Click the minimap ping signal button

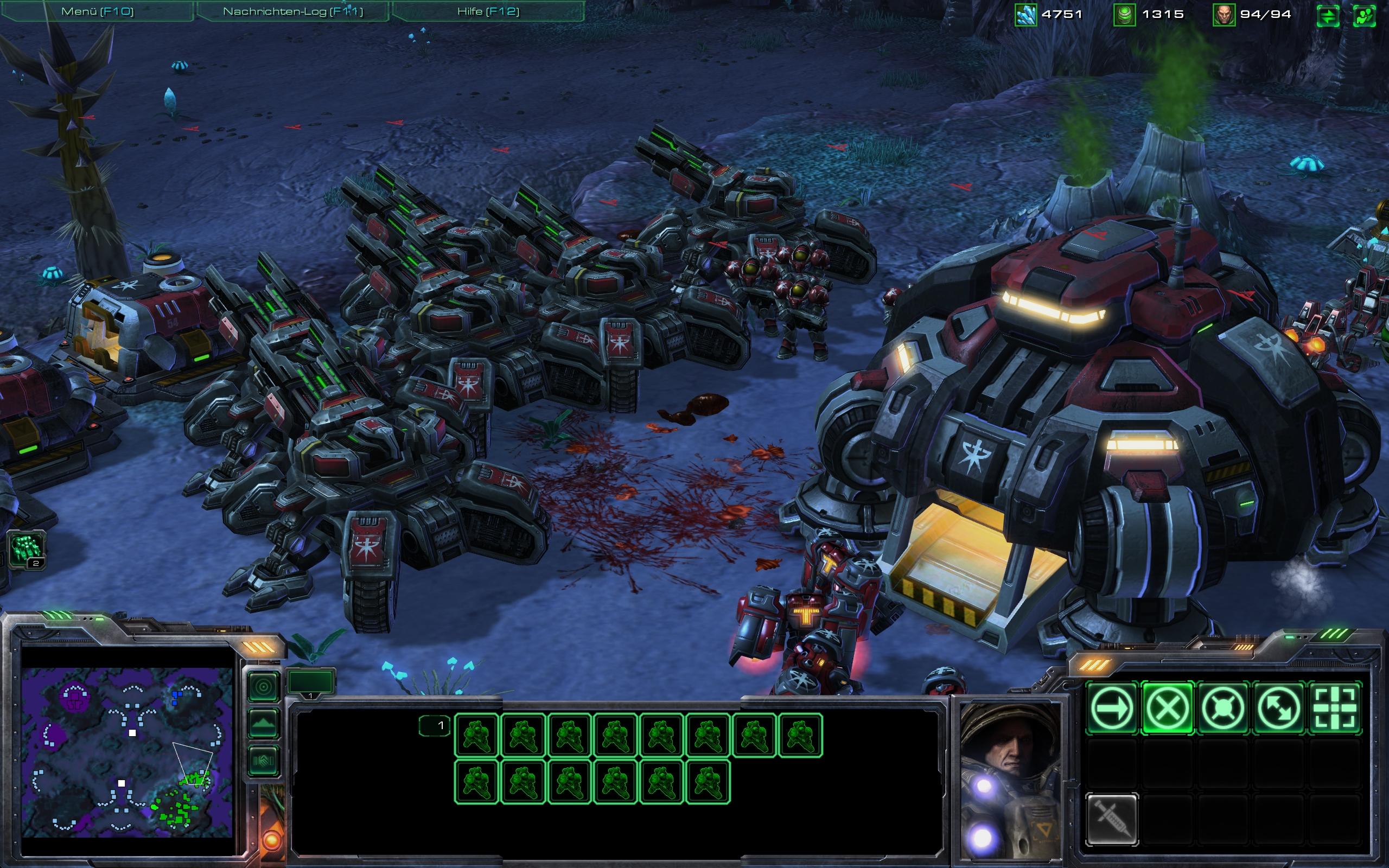pyautogui.click(x=265, y=687)
